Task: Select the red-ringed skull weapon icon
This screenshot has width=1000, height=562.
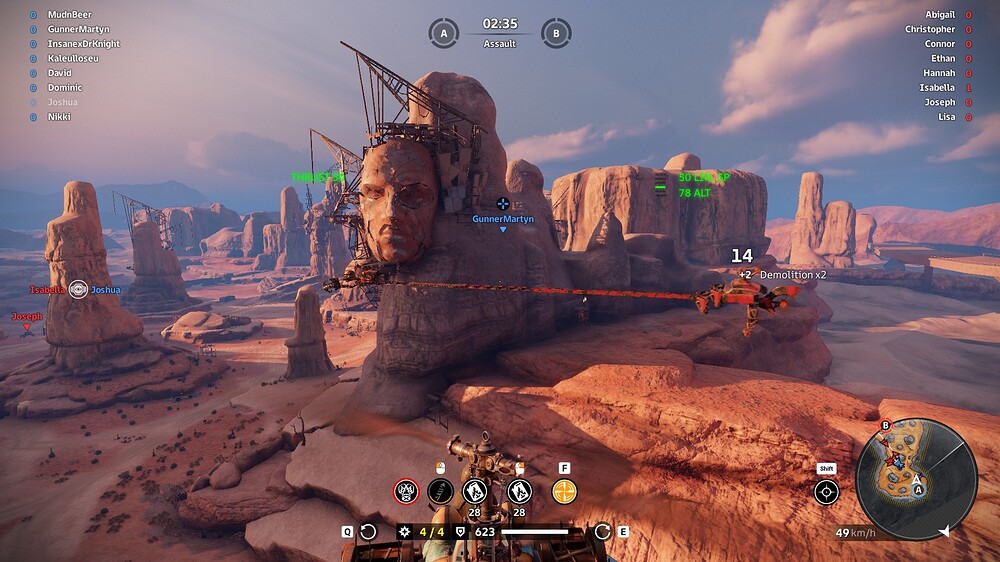Action: 407,491
